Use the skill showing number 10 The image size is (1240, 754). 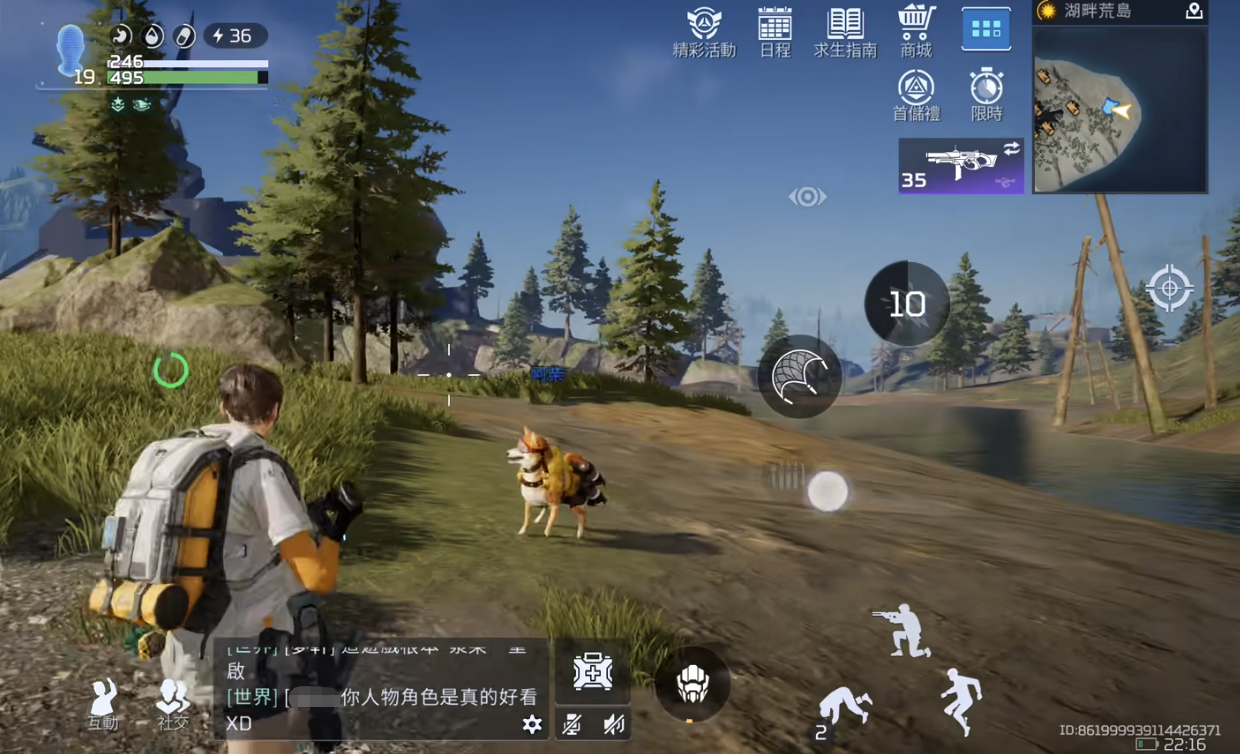[x=907, y=304]
